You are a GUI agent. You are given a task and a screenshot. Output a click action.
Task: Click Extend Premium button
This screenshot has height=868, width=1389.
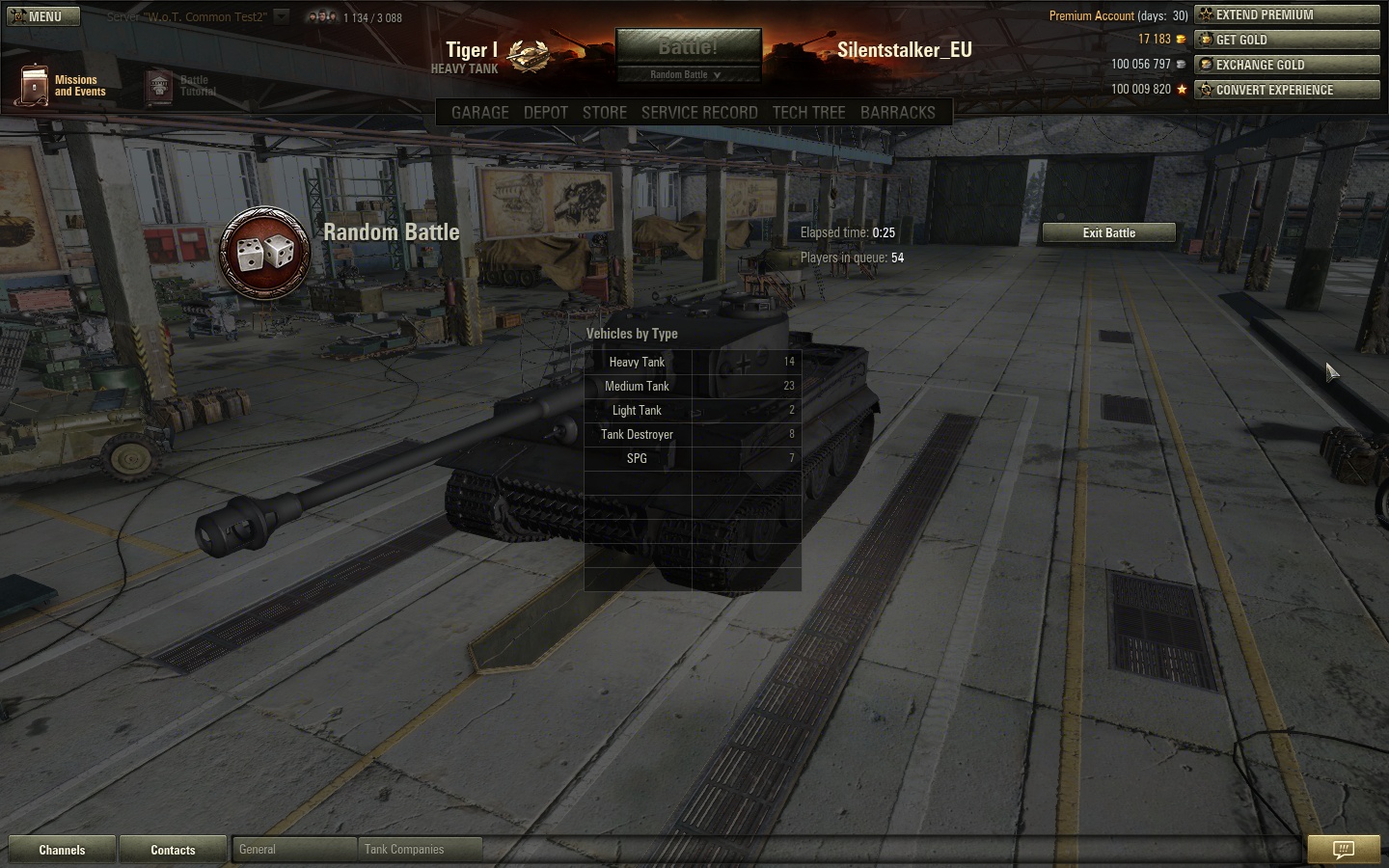(1287, 14)
